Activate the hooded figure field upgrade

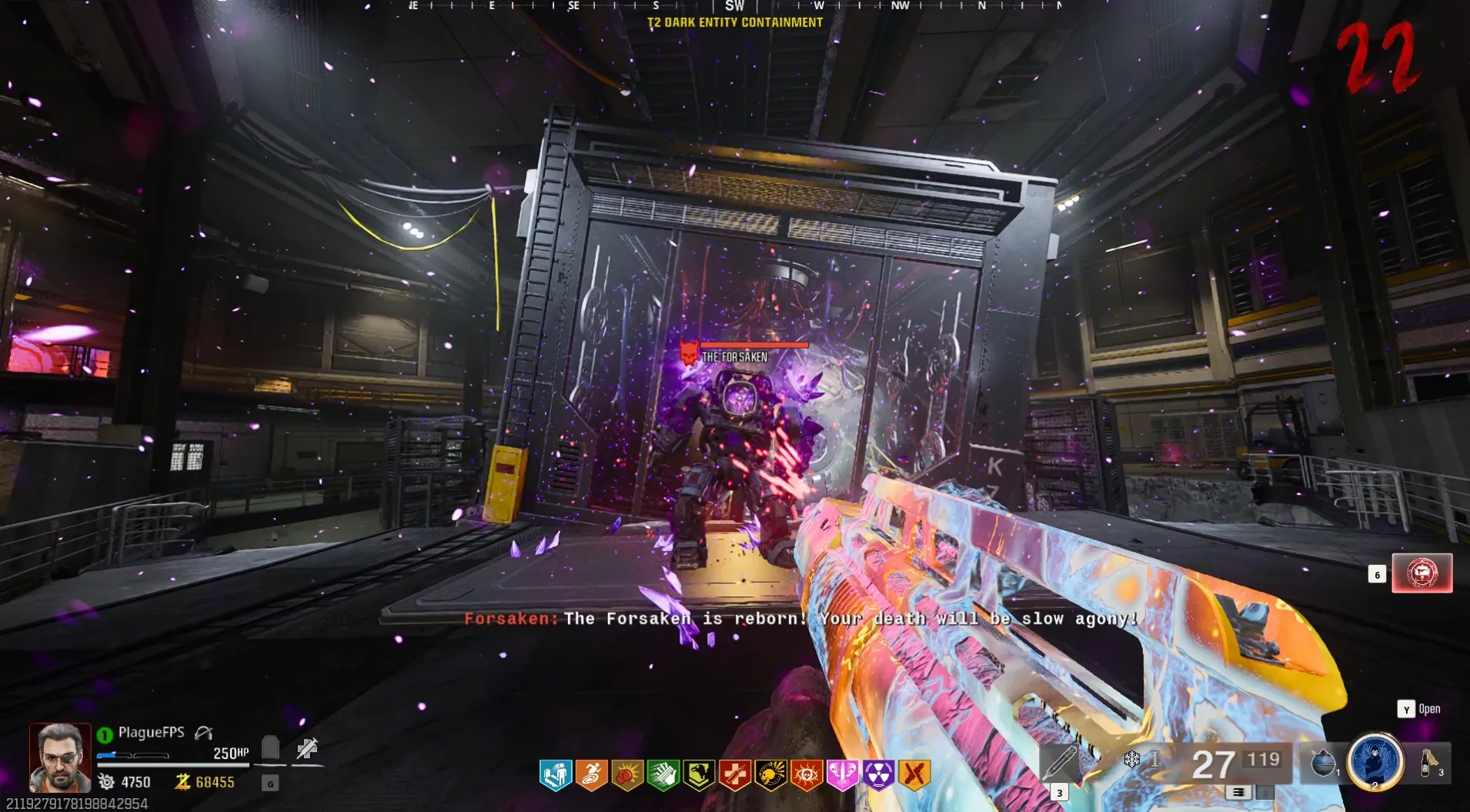click(x=1375, y=760)
